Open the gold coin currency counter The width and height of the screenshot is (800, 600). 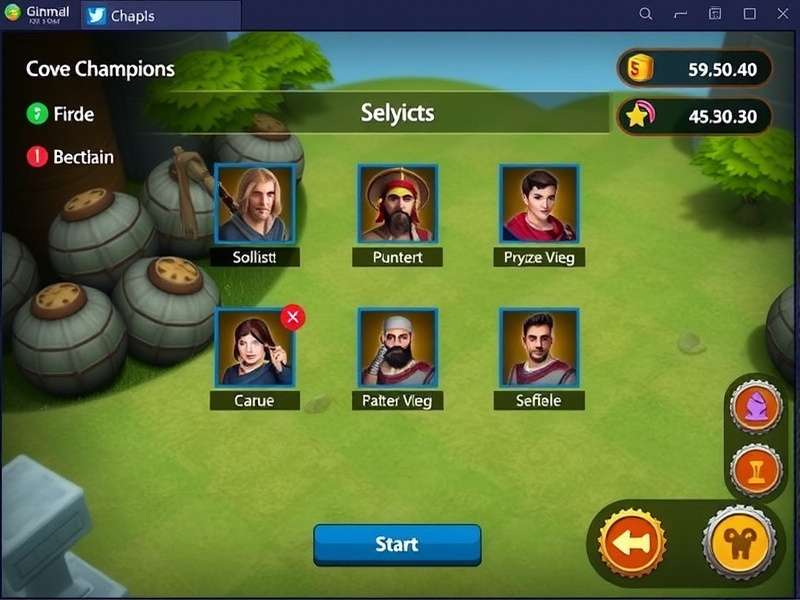[696, 69]
